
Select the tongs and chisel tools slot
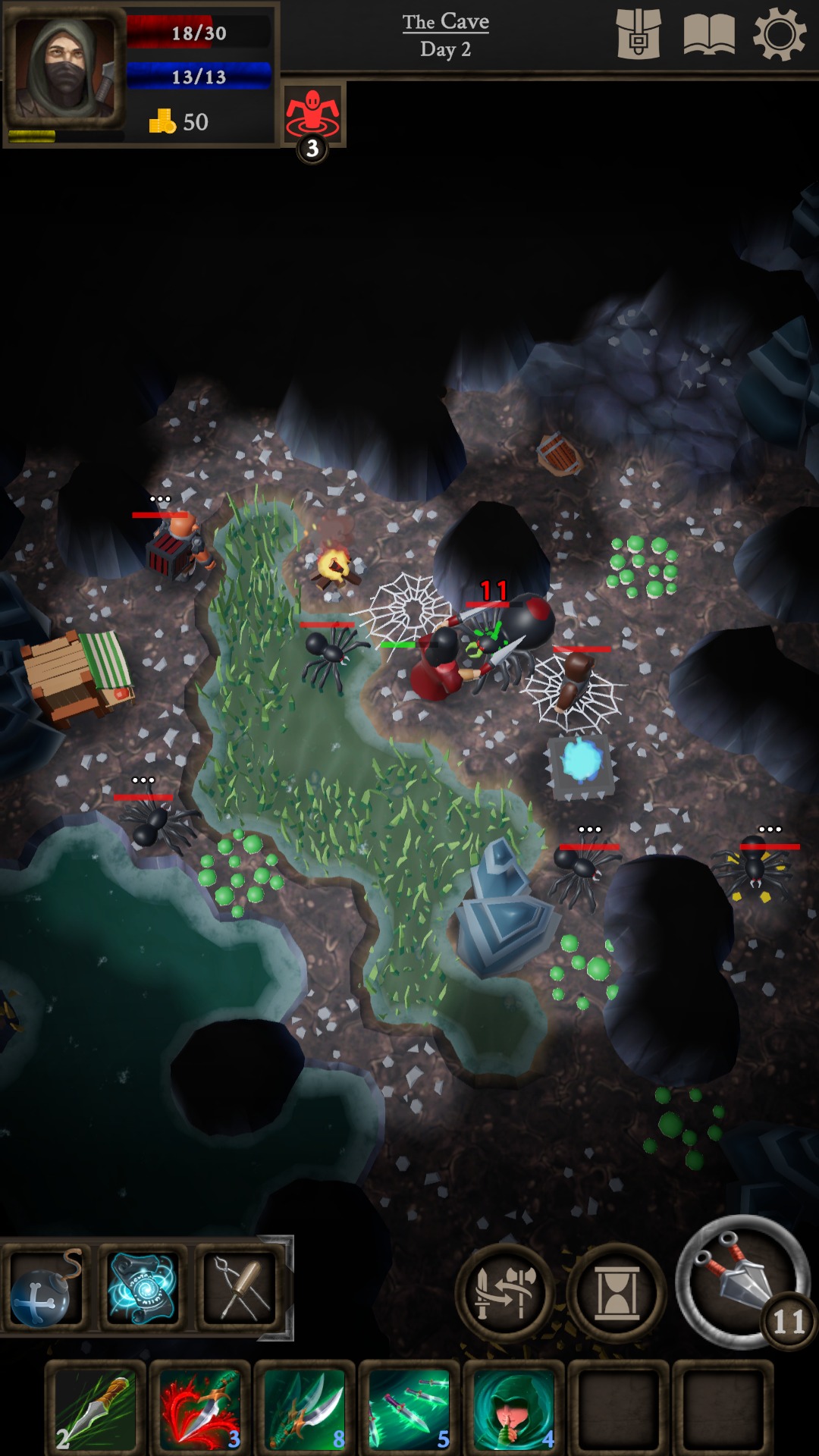click(x=240, y=1288)
